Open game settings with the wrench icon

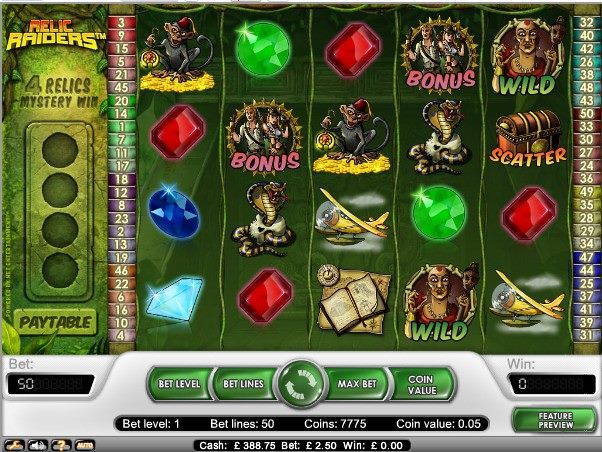click(14, 443)
